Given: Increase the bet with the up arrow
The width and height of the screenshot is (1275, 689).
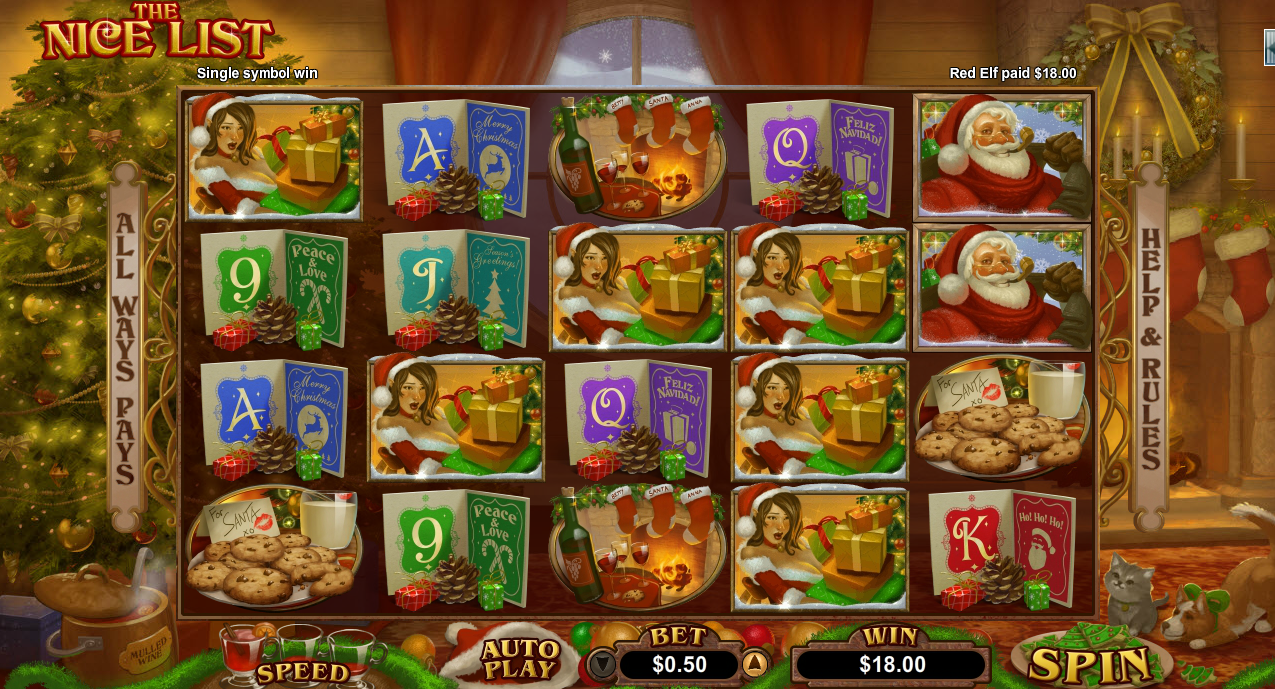Looking at the screenshot, I should coord(755,664).
